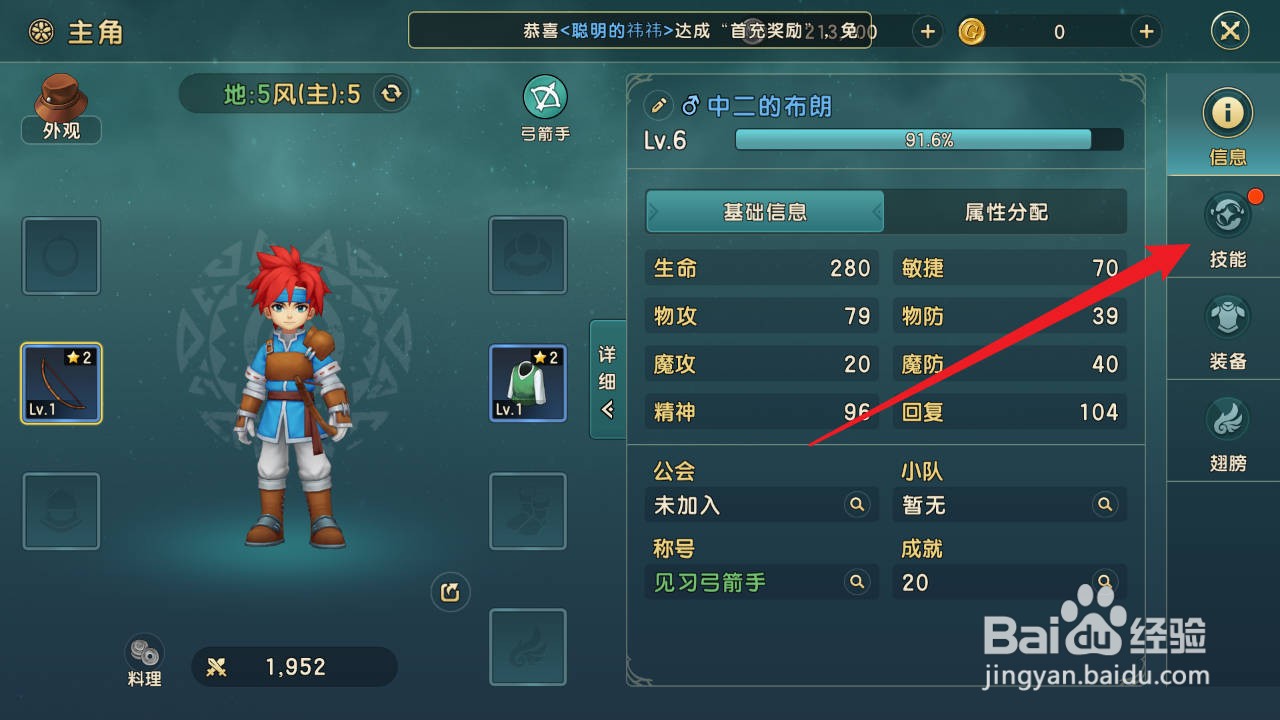Open the 称号 title selector for 见习弓箭手
Viewport: 1280px width, 720px height.
(x=857, y=582)
